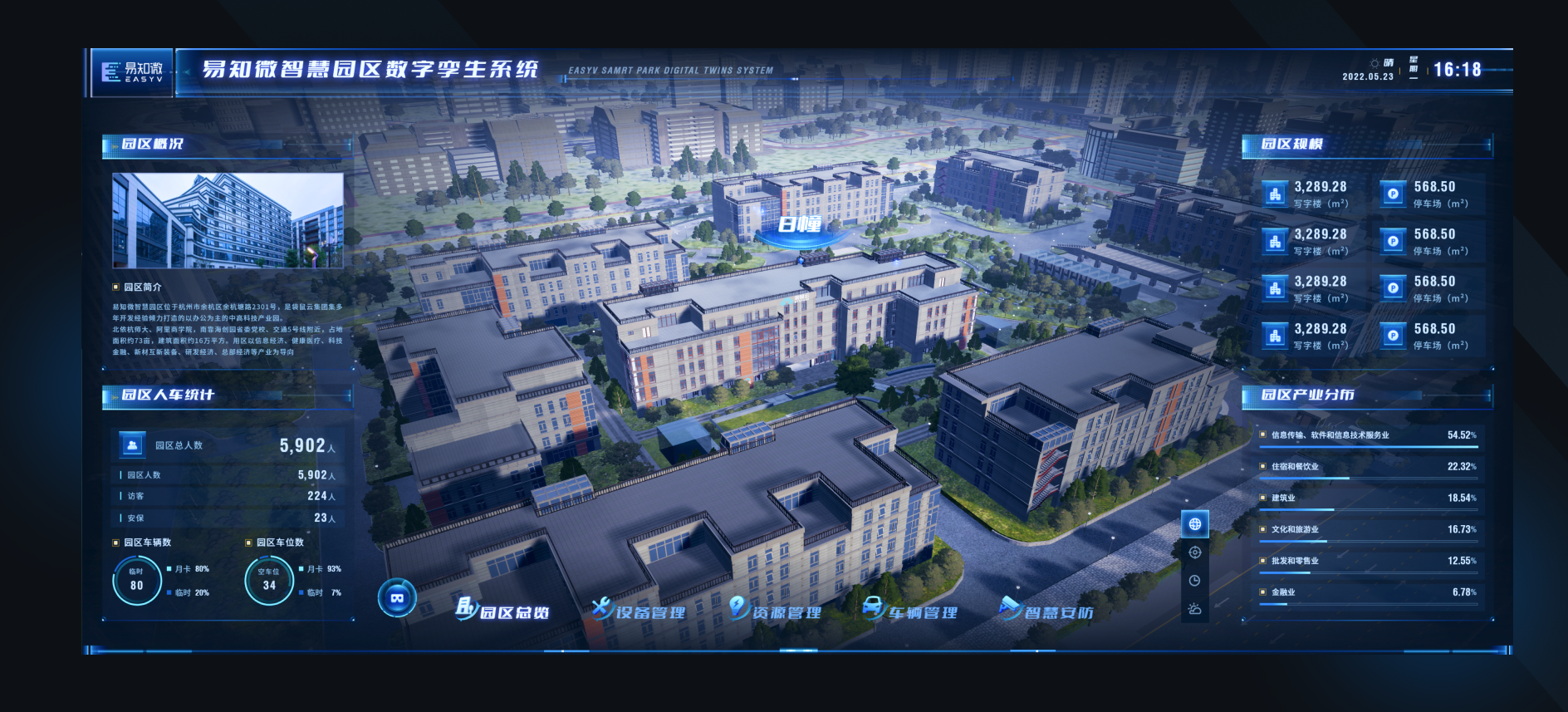Toggle the highlighted globe view icon
Screen dimensions: 1568x712
(x=1196, y=524)
